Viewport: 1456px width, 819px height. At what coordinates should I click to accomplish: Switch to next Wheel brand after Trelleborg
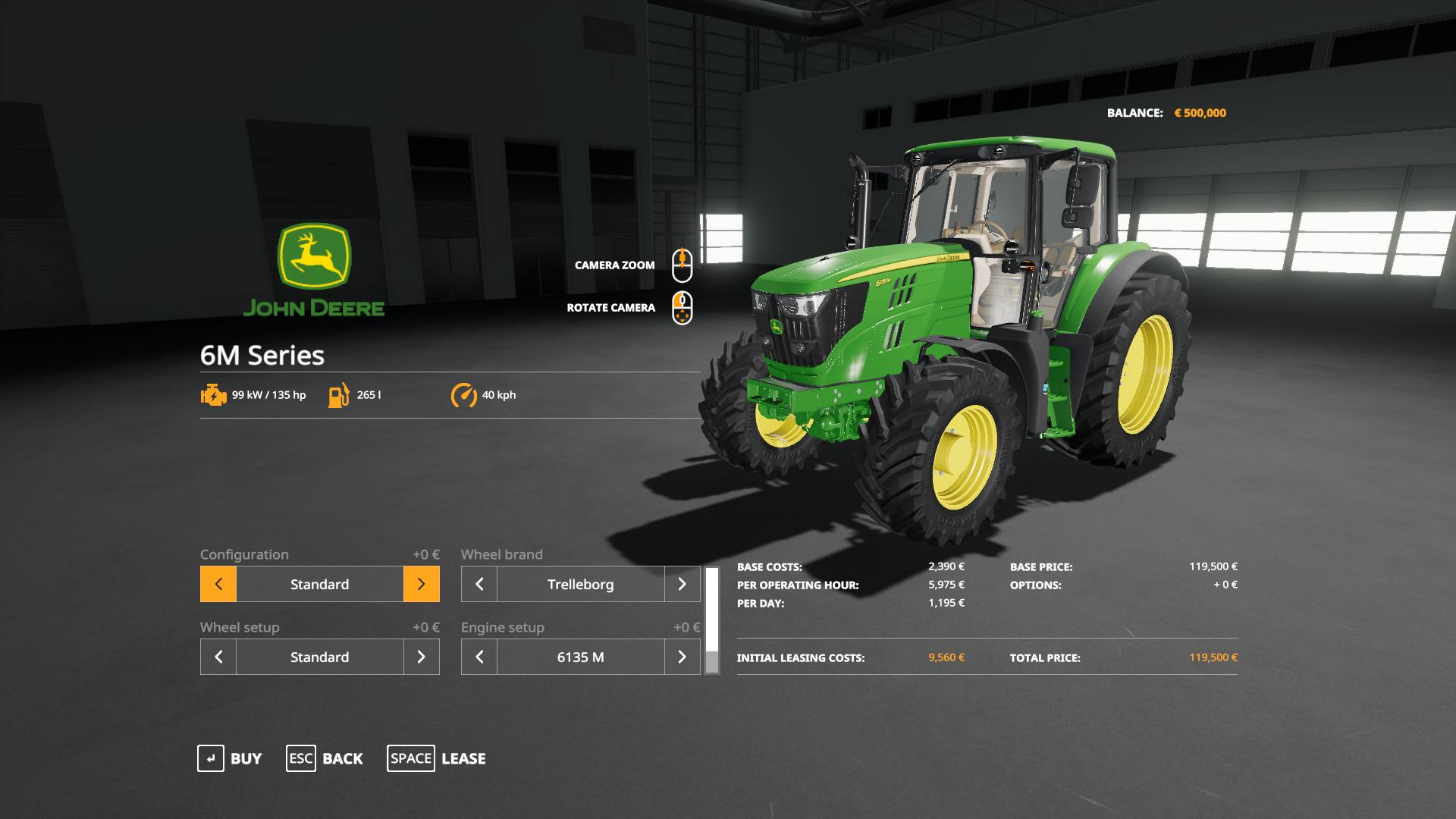[682, 584]
